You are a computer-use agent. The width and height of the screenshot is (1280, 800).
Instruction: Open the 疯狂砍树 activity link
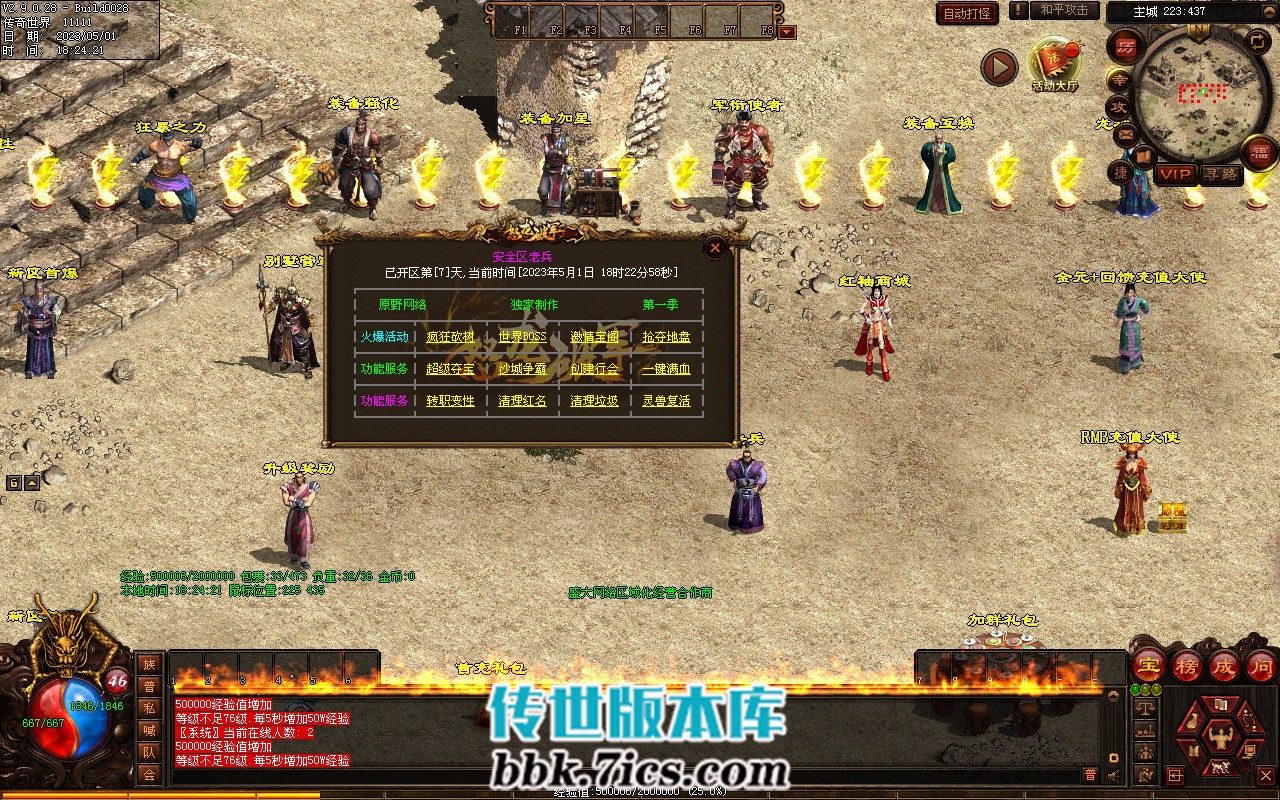[x=450, y=337]
